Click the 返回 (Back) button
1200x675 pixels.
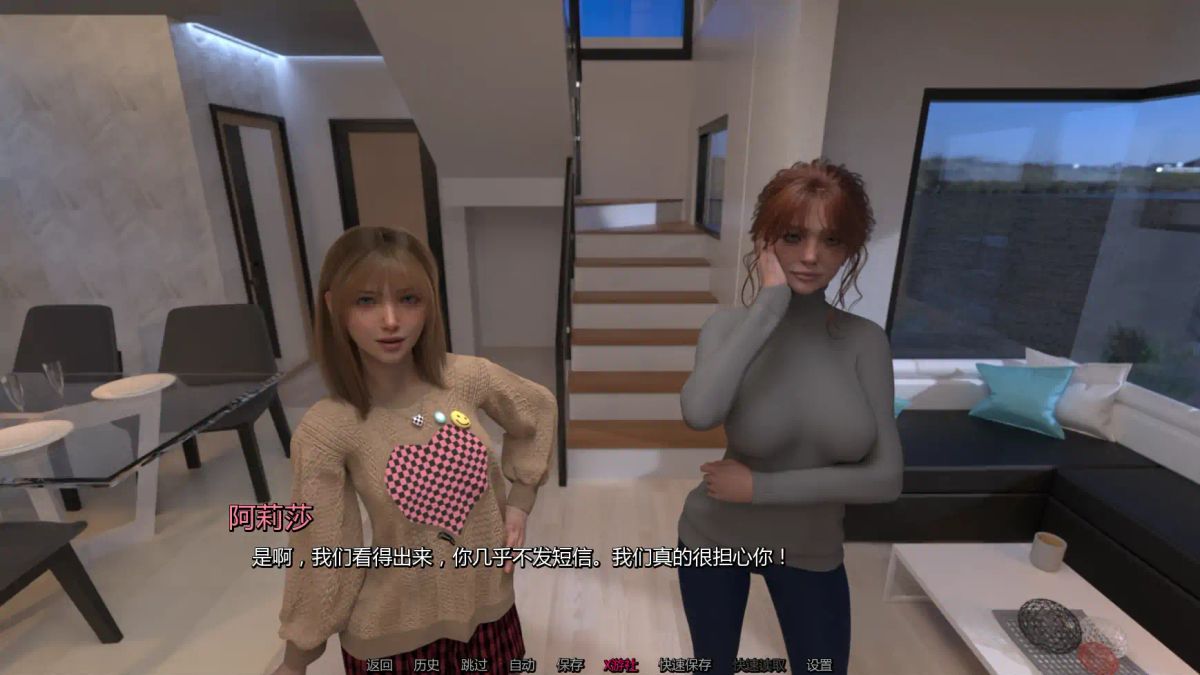(x=379, y=665)
